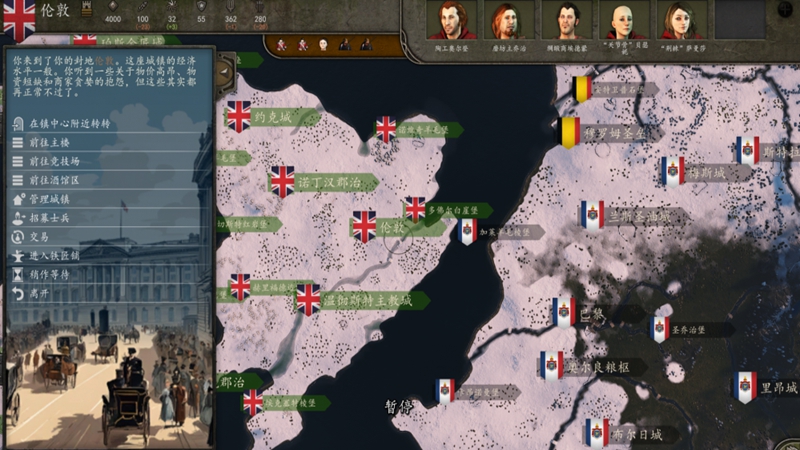Choose 前往竞技场 (go to the arena)
800x450 pixels.
coord(54,161)
